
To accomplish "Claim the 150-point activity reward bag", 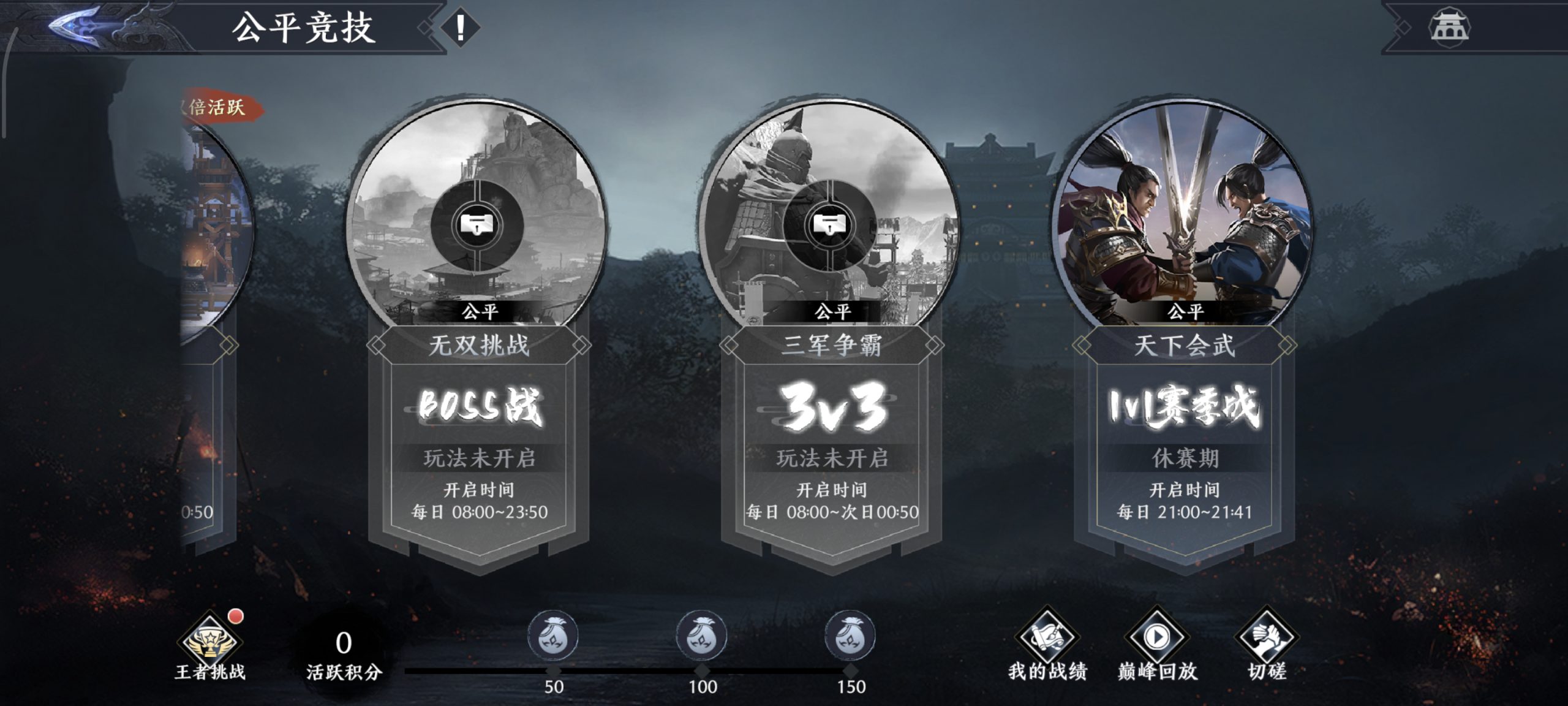I will 850,636.
